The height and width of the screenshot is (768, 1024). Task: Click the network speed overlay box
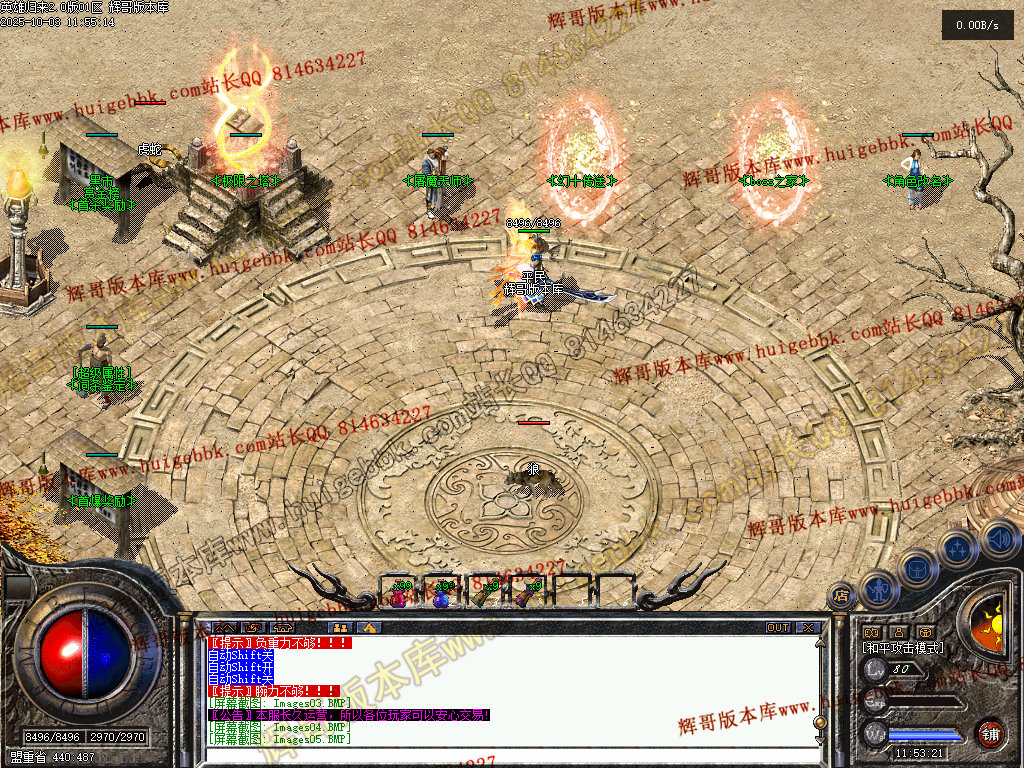[x=977, y=25]
